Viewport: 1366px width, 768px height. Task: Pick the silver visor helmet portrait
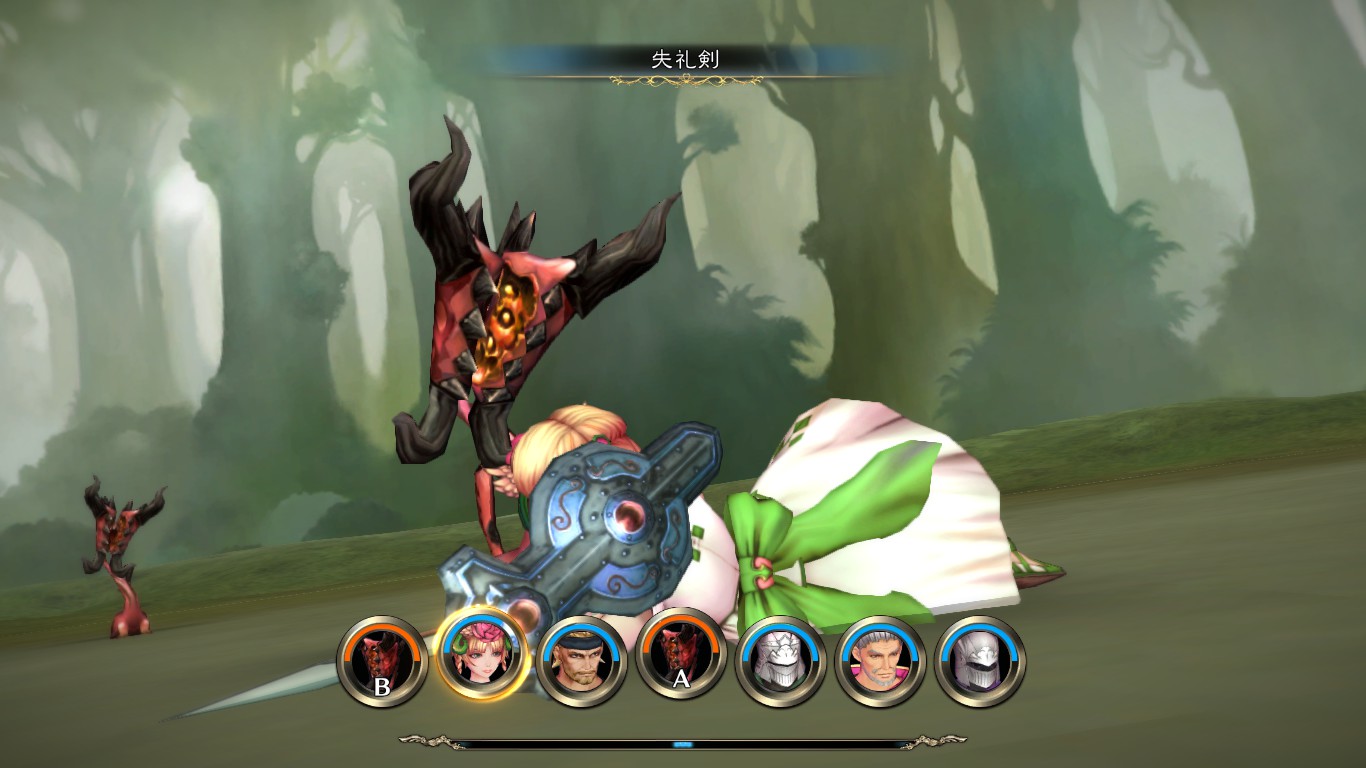tap(979, 661)
